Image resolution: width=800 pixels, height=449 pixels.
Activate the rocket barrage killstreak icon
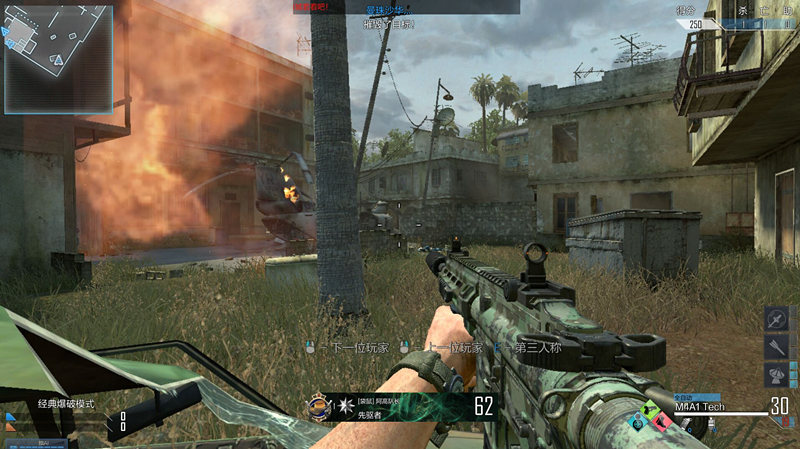777,347
